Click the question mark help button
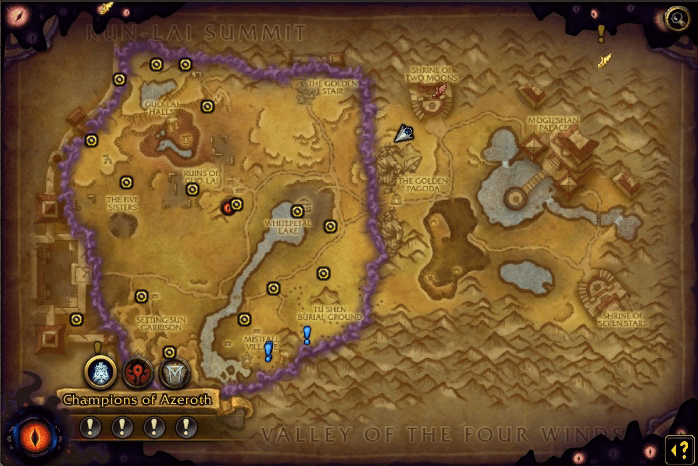Viewport: 698px width, 466px height. pos(677,447)
